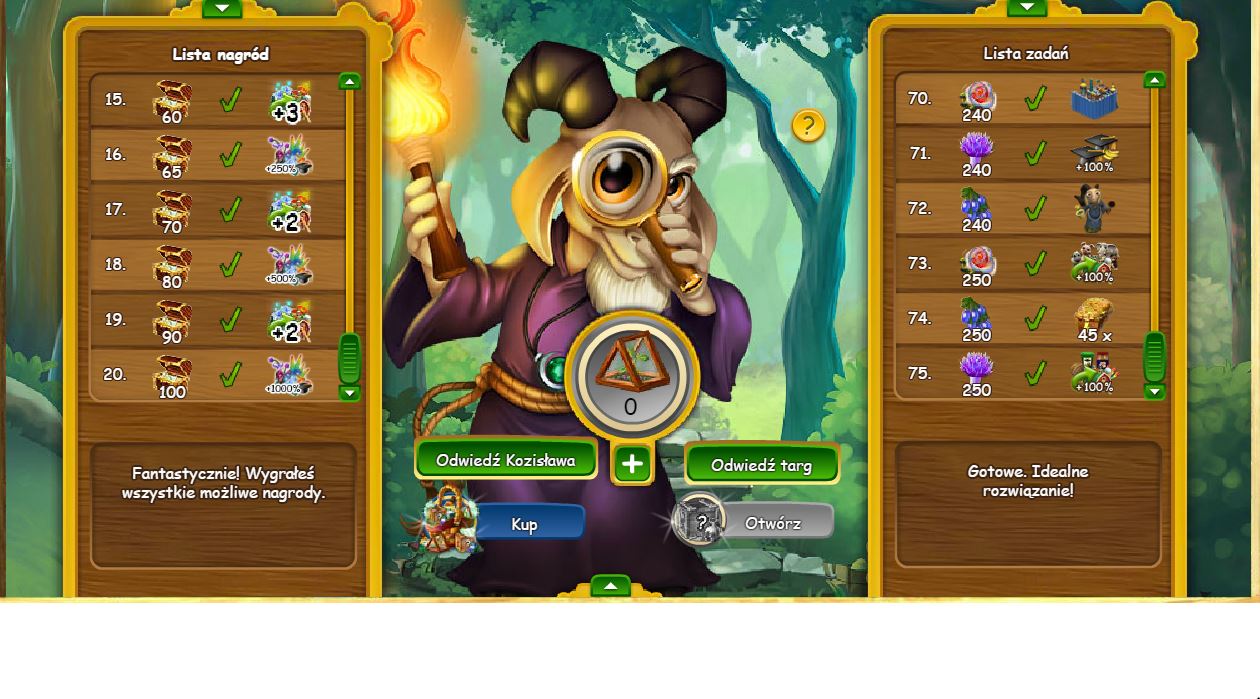Image resolution: width=1260 pixels, height=699 pixels.
Task: Move the task list down with its arrow
Action: click(x=1154, y=391)
